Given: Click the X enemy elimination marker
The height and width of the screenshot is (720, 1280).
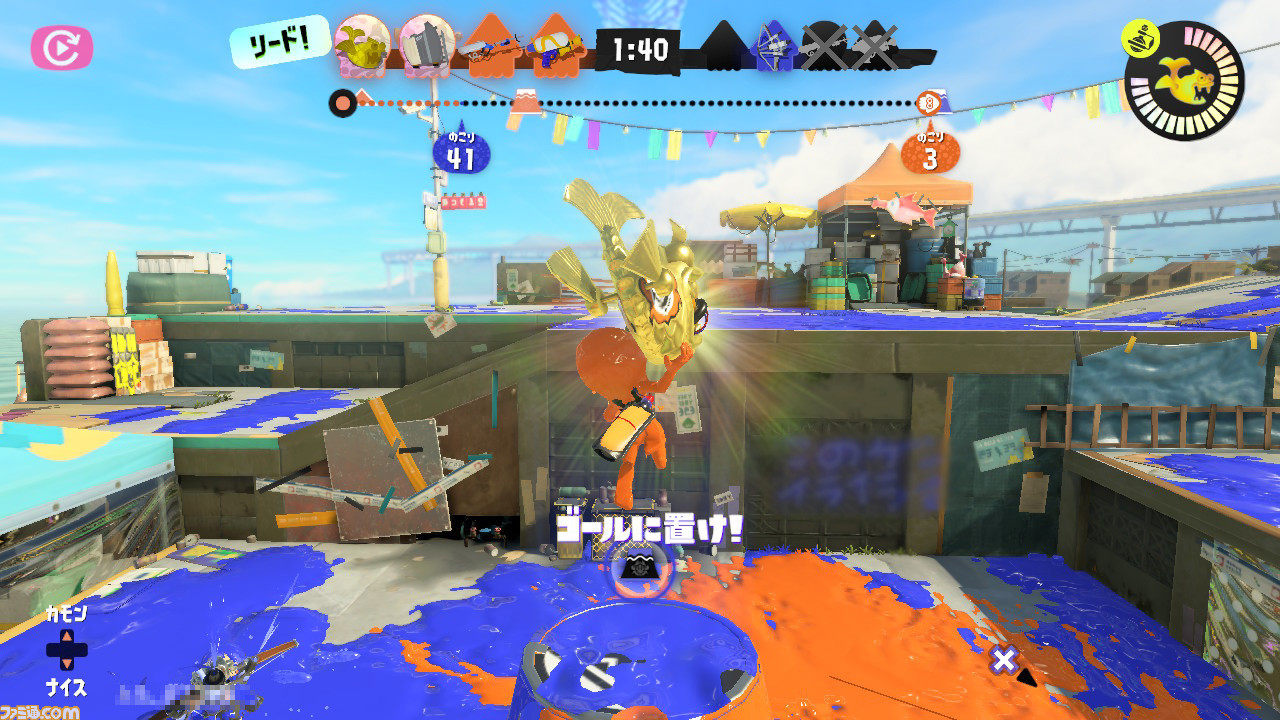Looking at the screenshot, I should coord(823,45).
